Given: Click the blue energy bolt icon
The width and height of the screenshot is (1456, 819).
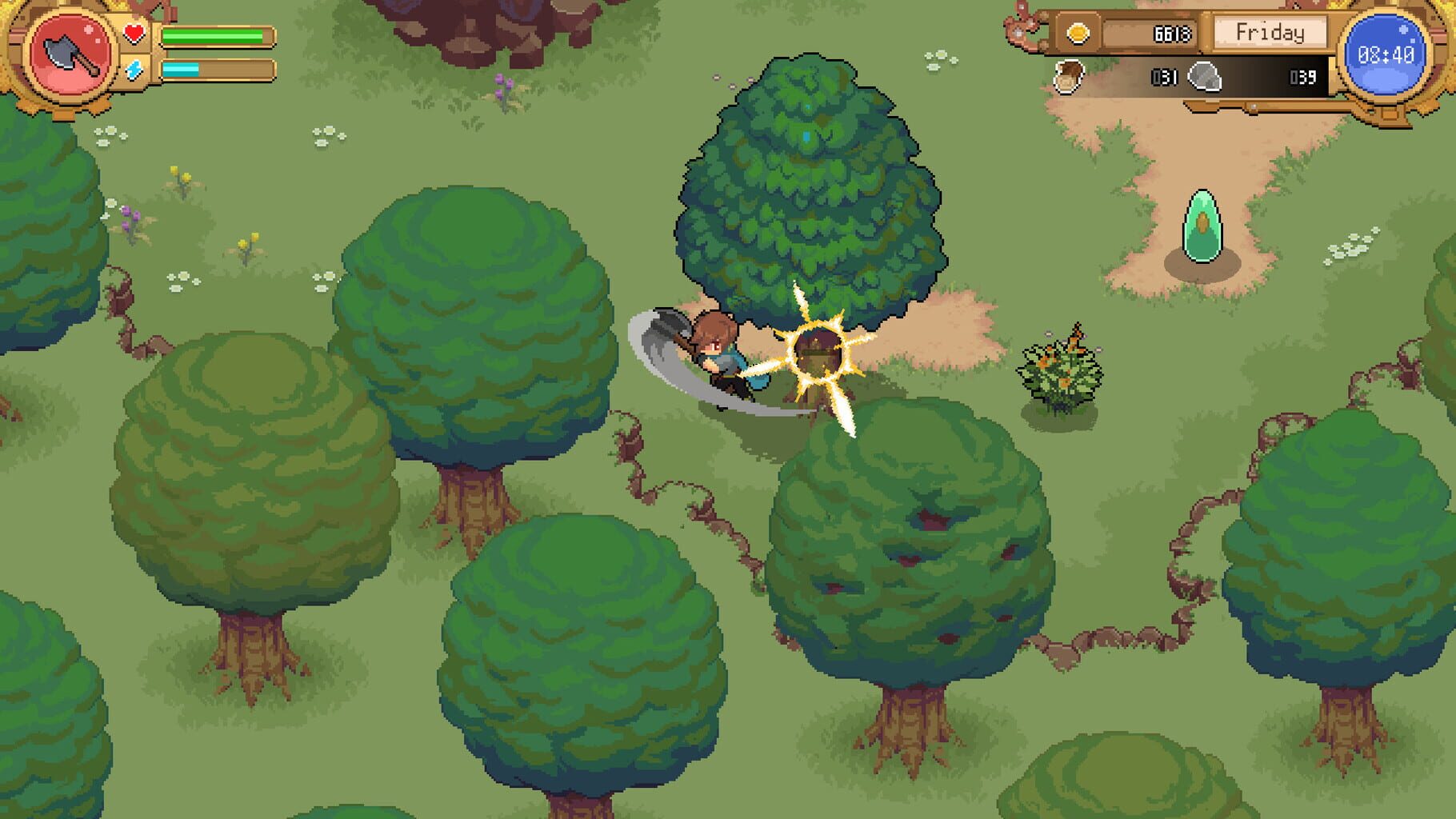Looking at the screenshot, I should 134,72.
